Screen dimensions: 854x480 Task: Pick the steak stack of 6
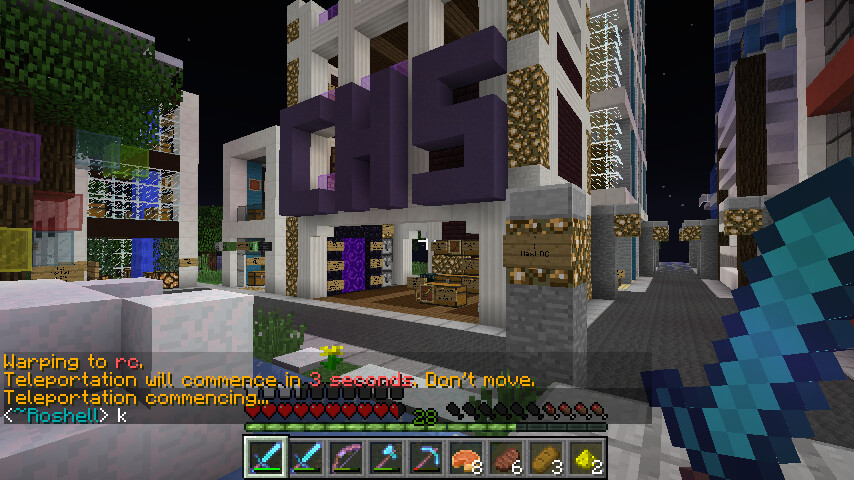point(507,458)
